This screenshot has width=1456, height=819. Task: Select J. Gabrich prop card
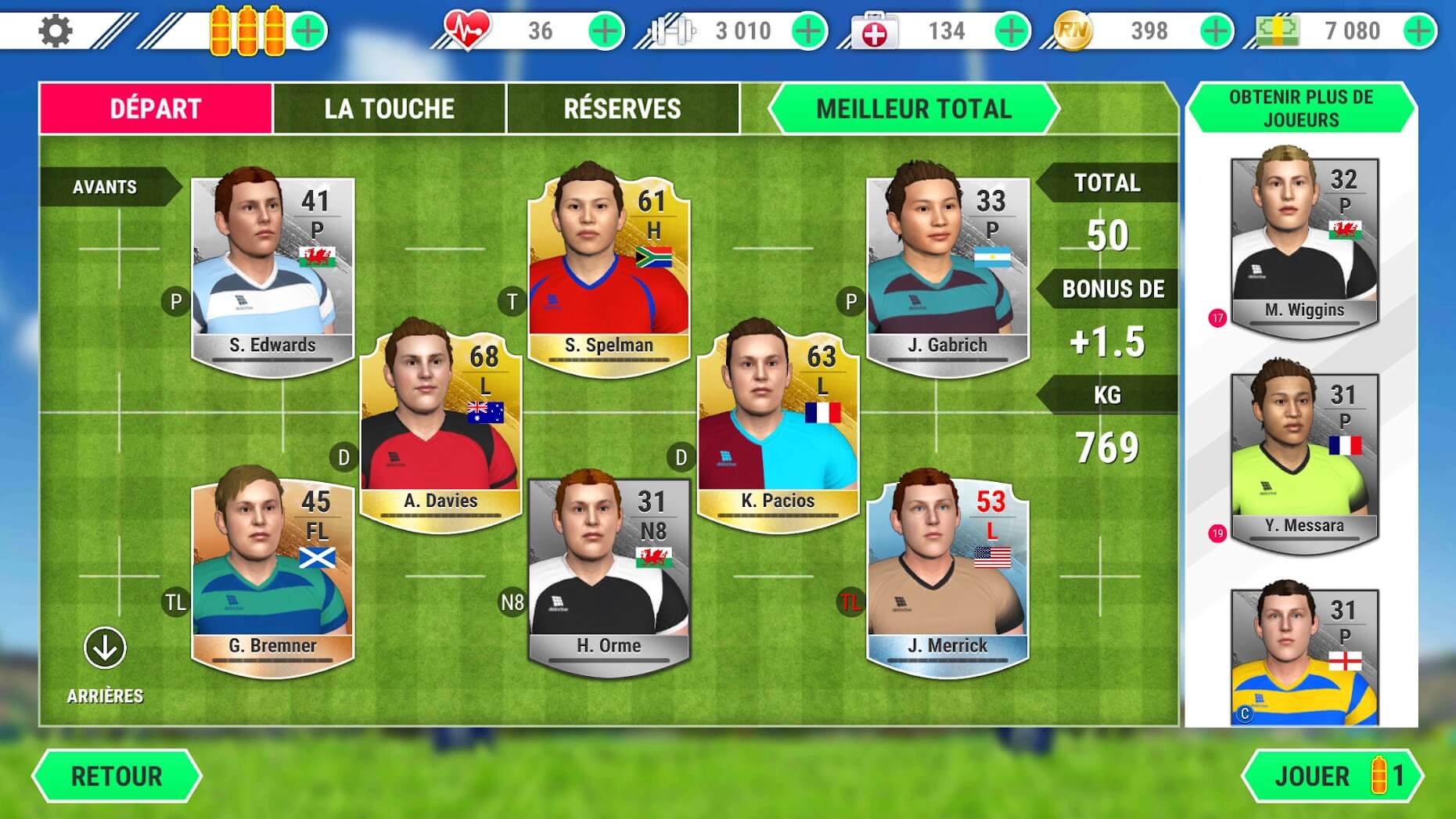click(x=947, y=274)
